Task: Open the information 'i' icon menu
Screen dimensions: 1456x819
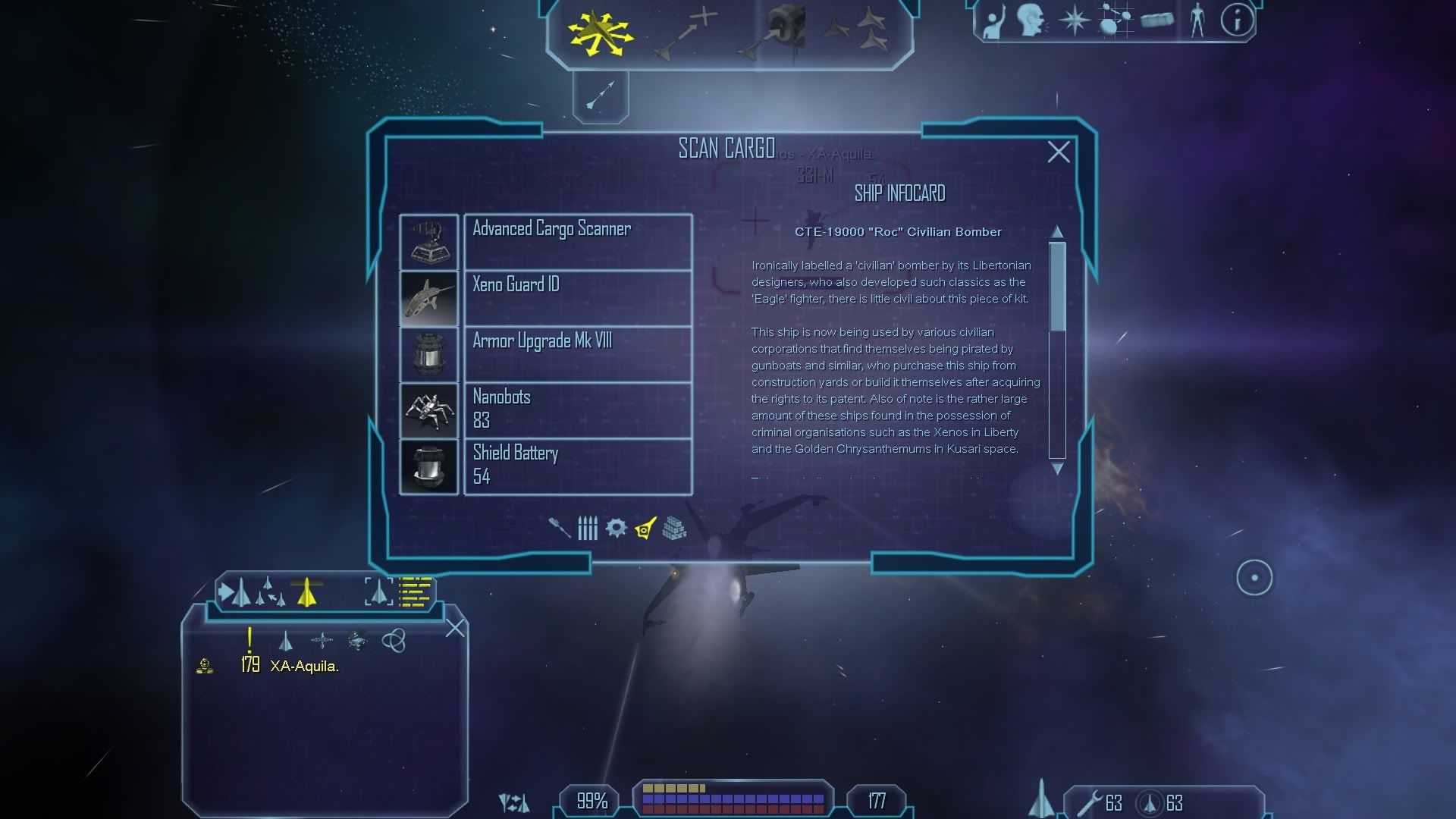Action: 1237,20
